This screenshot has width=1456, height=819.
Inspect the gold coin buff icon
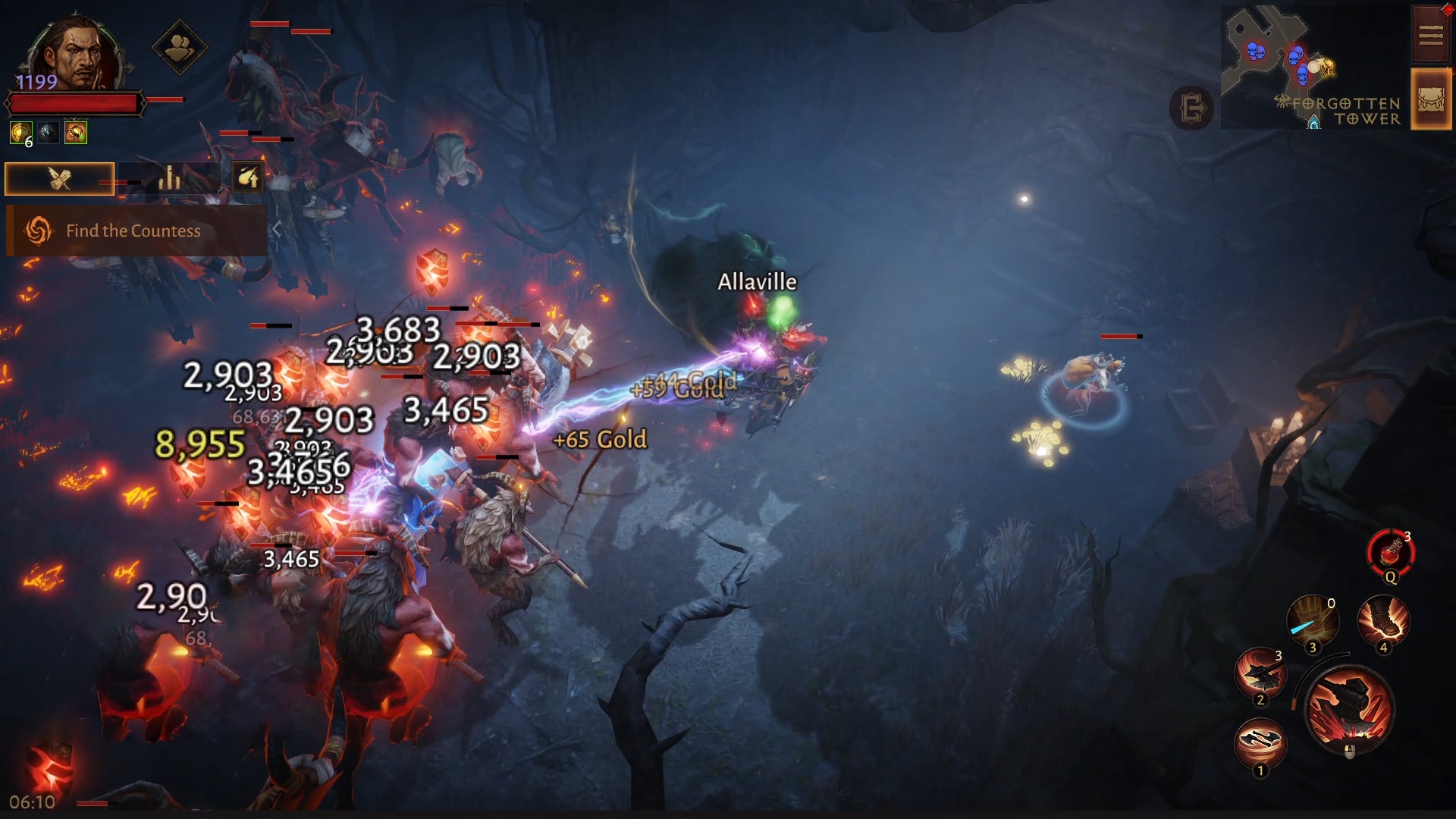[x=20, y=133]
